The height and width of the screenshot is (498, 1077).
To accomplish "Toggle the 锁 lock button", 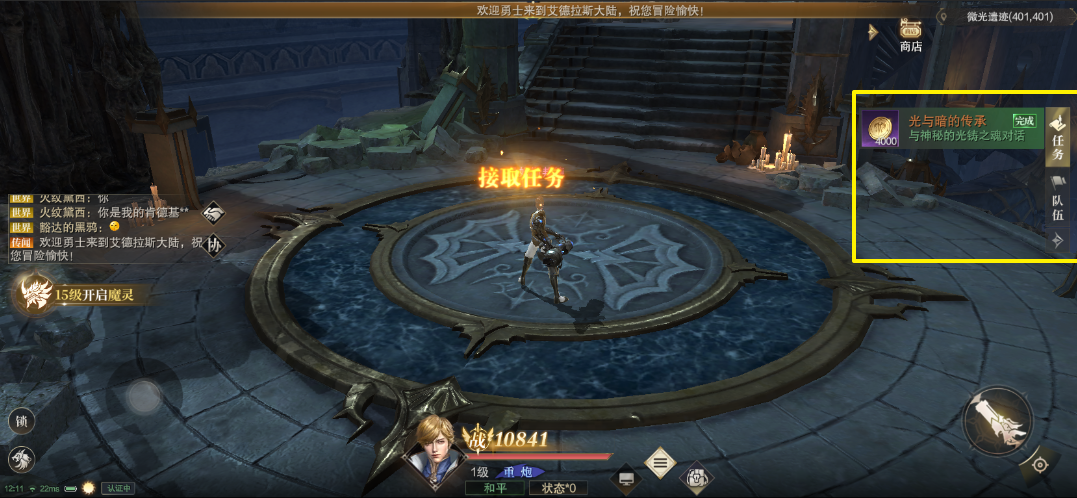I will click(x=21, y=421).
